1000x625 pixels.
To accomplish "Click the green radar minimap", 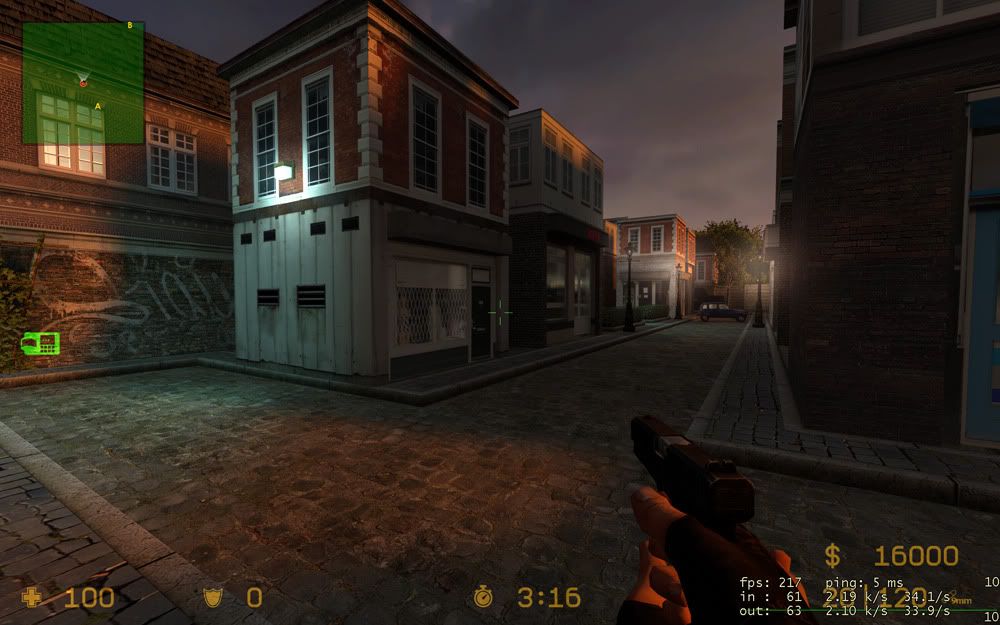I will (83, 82).
